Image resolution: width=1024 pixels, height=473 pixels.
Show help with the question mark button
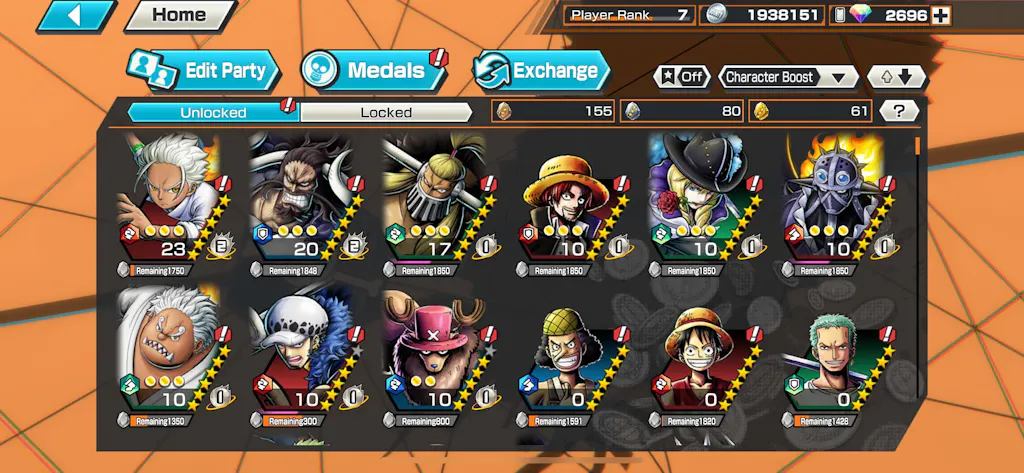pyautogui.click(x=898, y=111)
